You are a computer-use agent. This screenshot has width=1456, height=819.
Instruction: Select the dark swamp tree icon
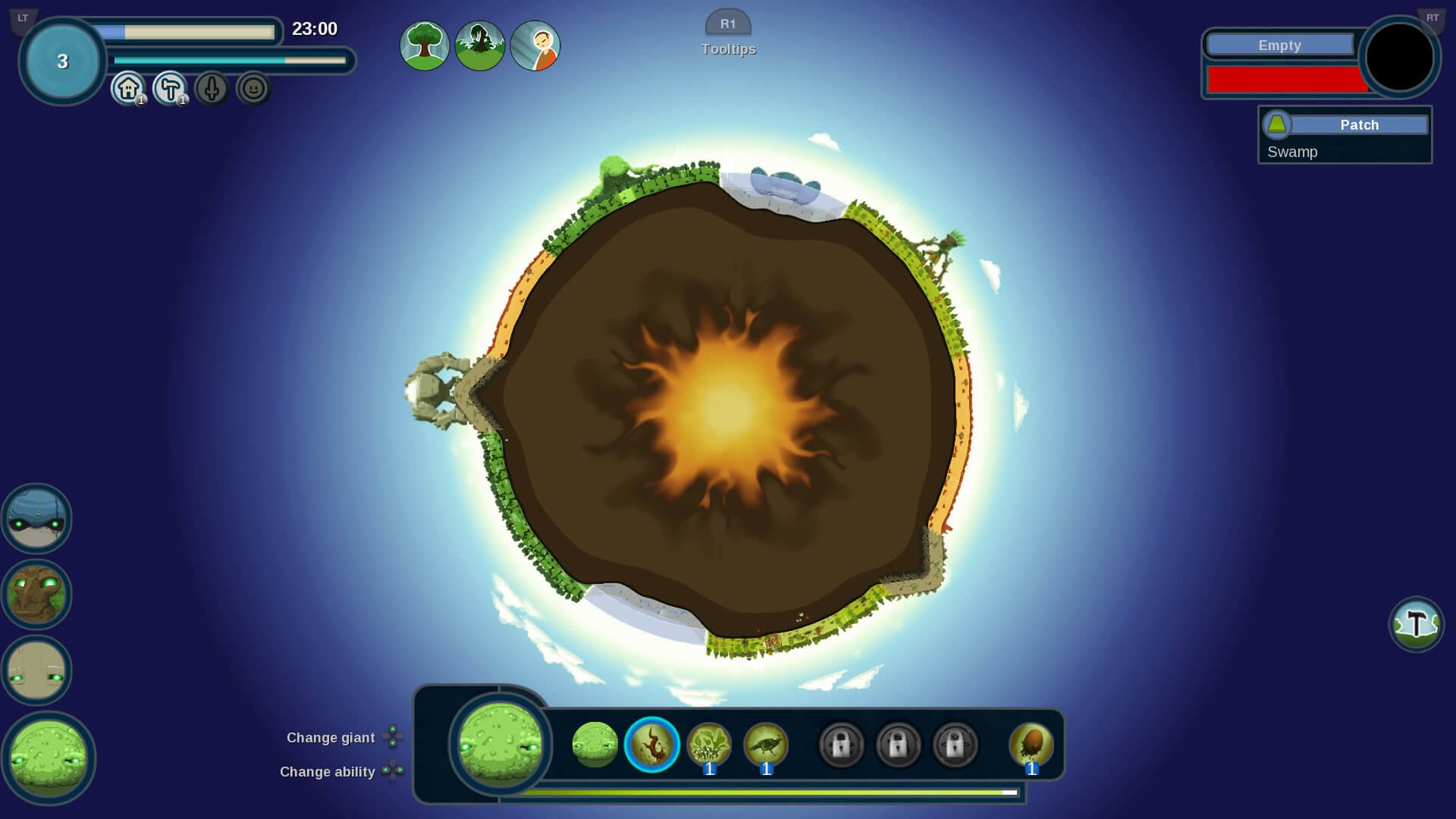pyautogui.click(x=480, y=45)
